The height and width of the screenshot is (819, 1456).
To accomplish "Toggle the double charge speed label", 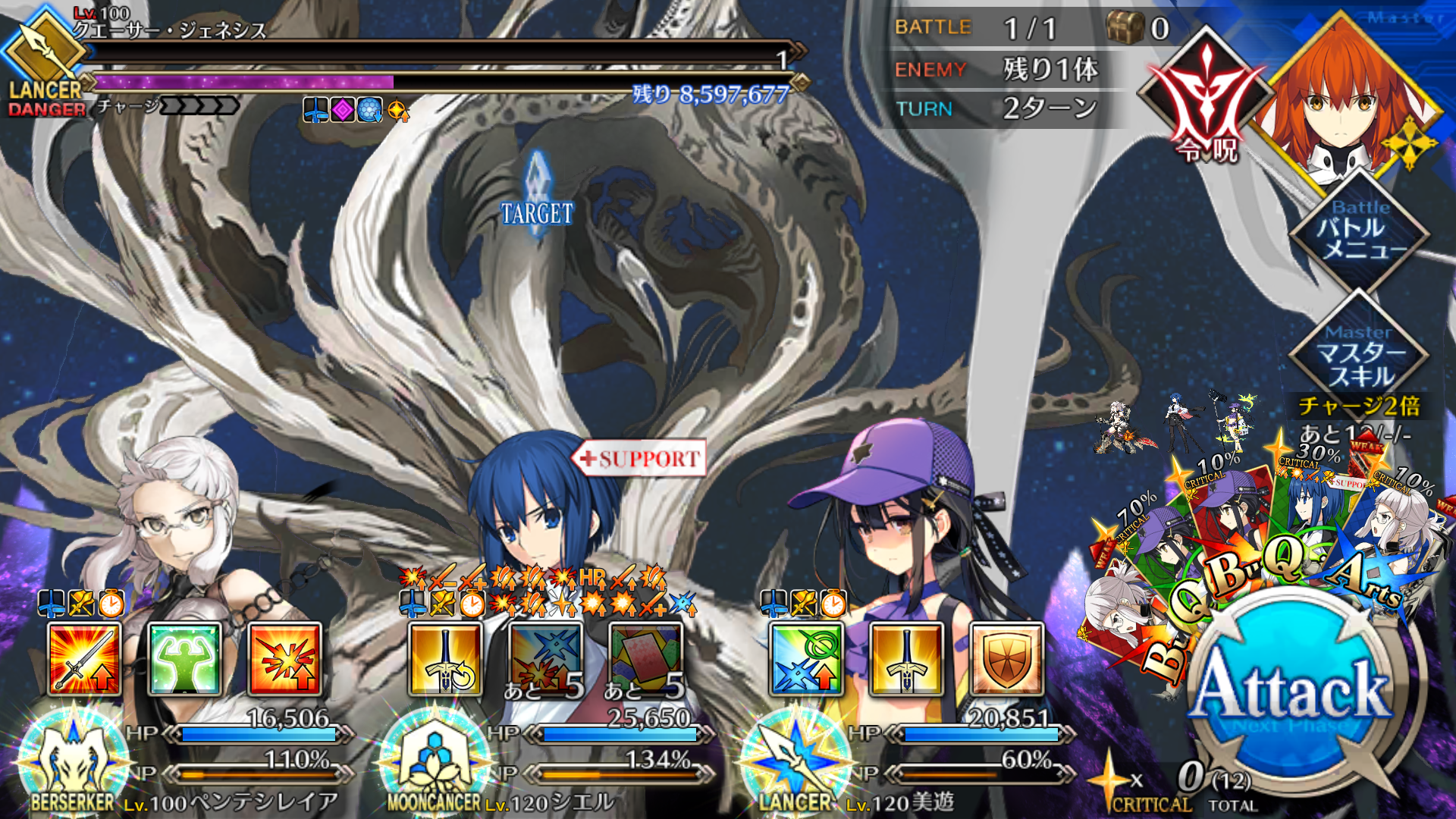I will pyautogui.click(x=1360, y=406).
